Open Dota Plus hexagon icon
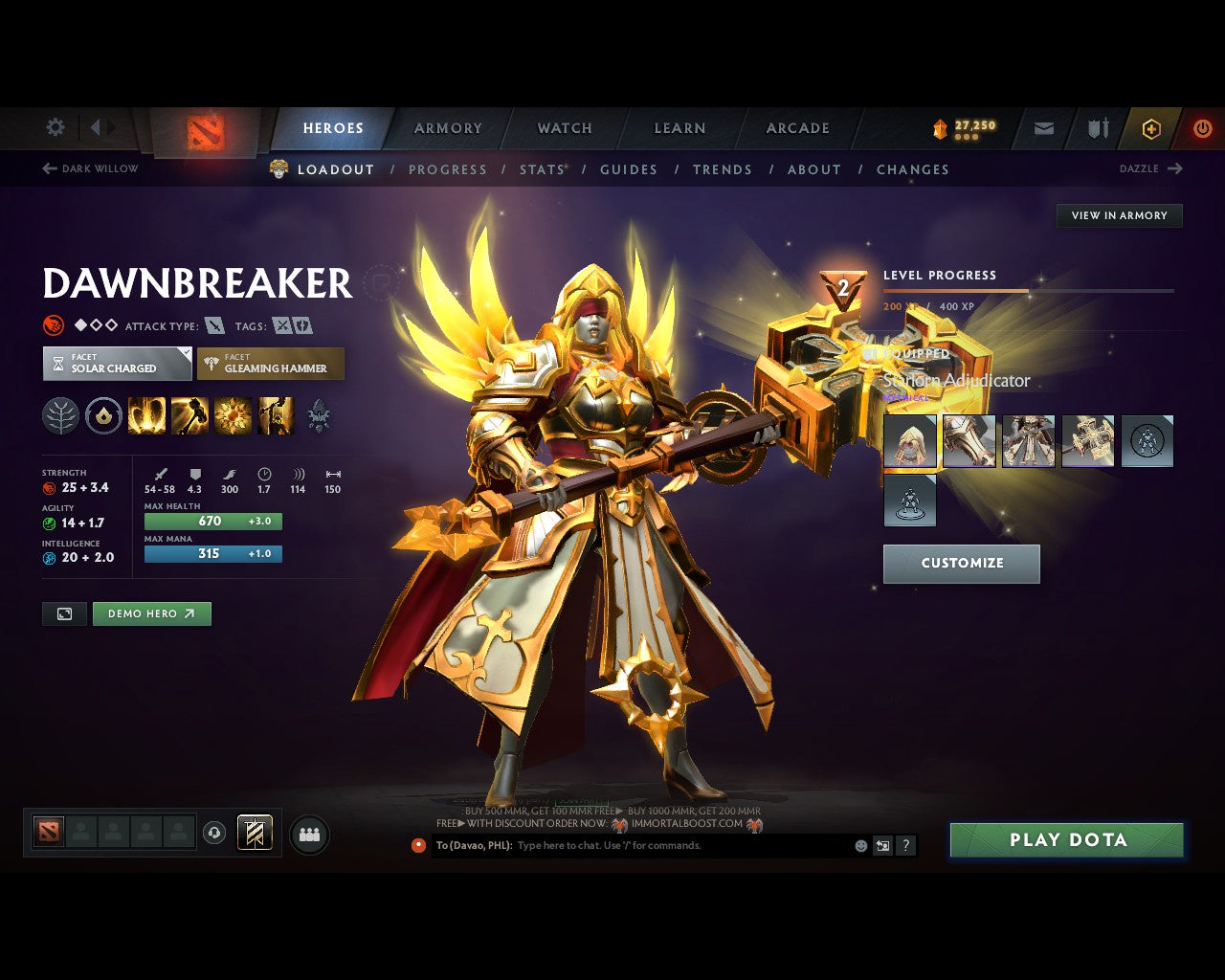 pyautogui.click(x=1151, y=128)
